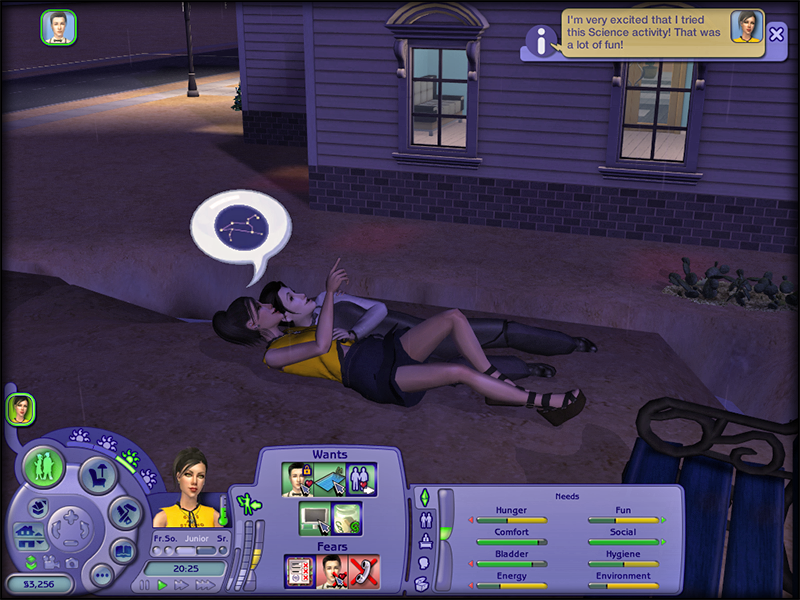This screenshot has height=600, width=800.
Task: Select the swimming pool Want
Action: (330, 478)
